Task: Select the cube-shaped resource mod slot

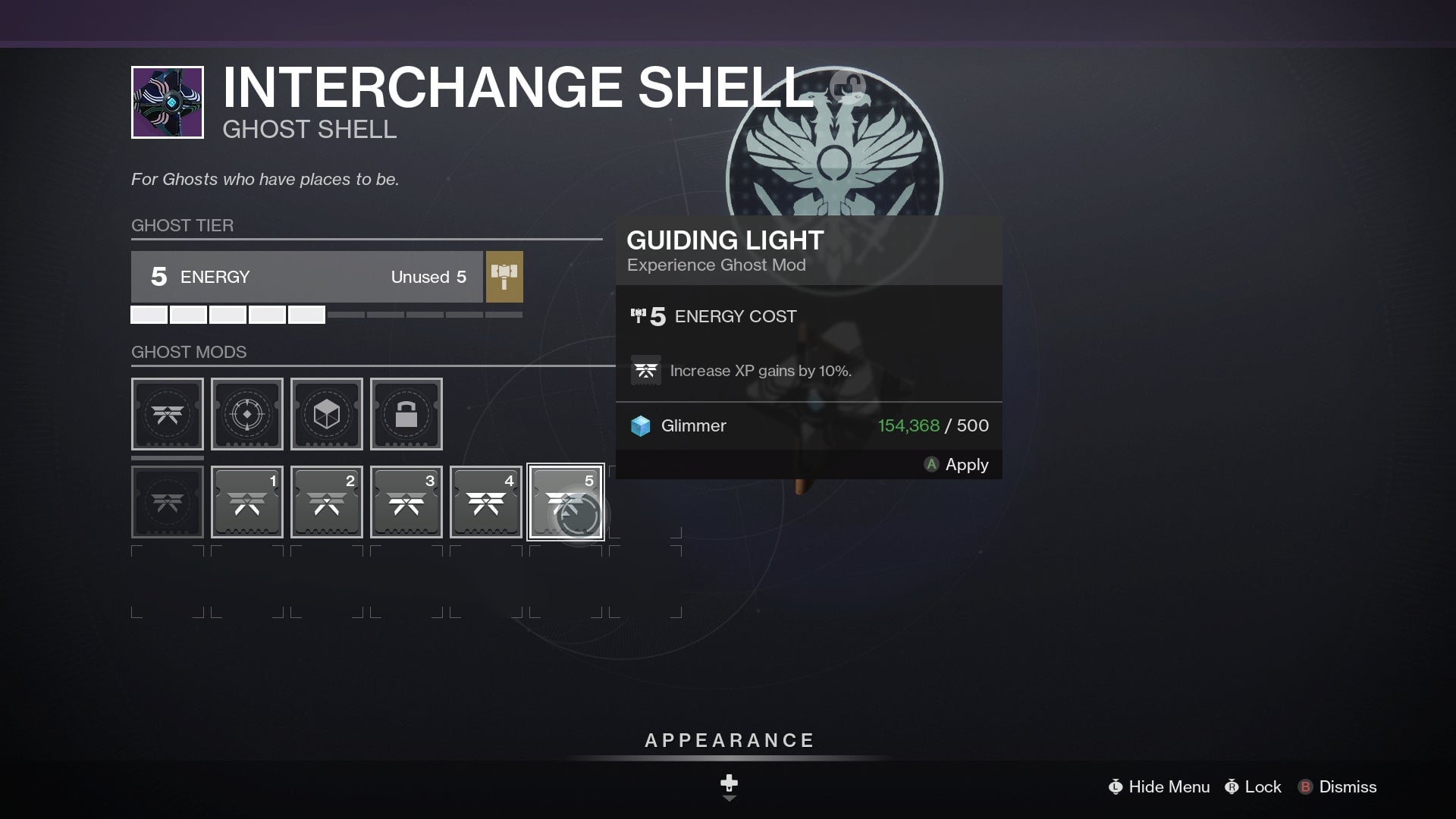Action: coord(326,414)
